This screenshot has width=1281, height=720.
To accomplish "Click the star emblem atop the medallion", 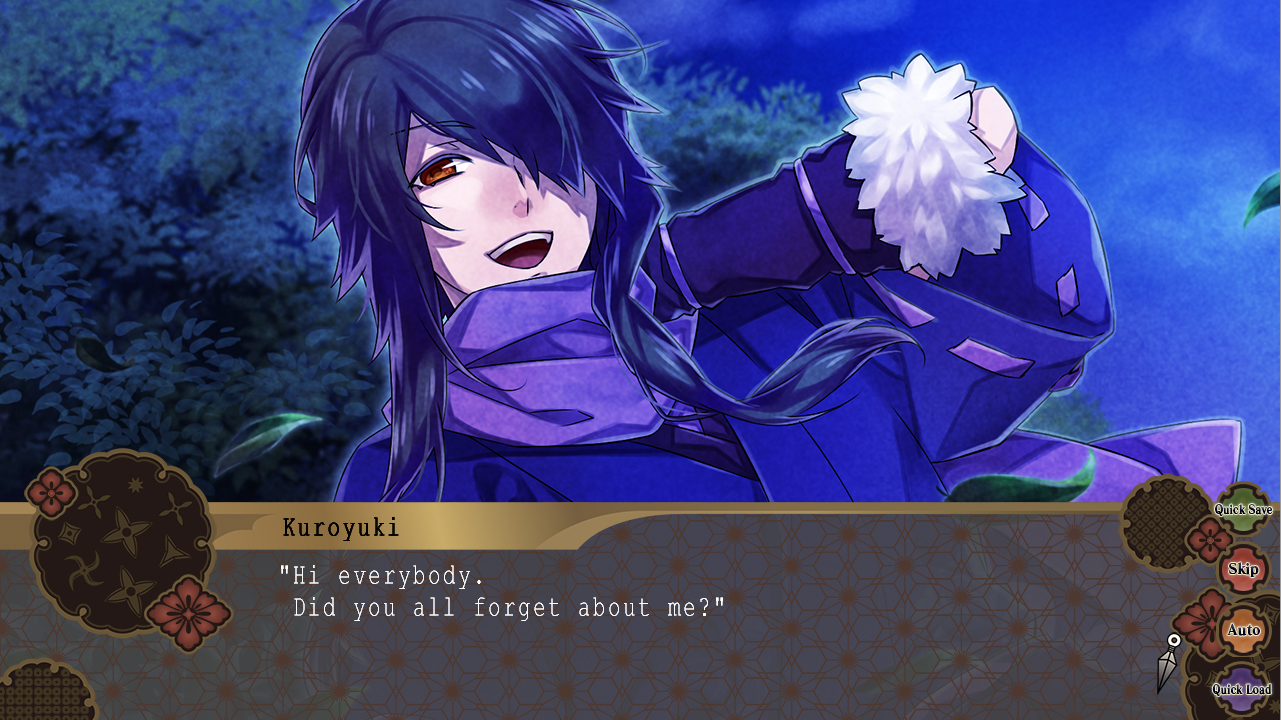I will point(135,483).
